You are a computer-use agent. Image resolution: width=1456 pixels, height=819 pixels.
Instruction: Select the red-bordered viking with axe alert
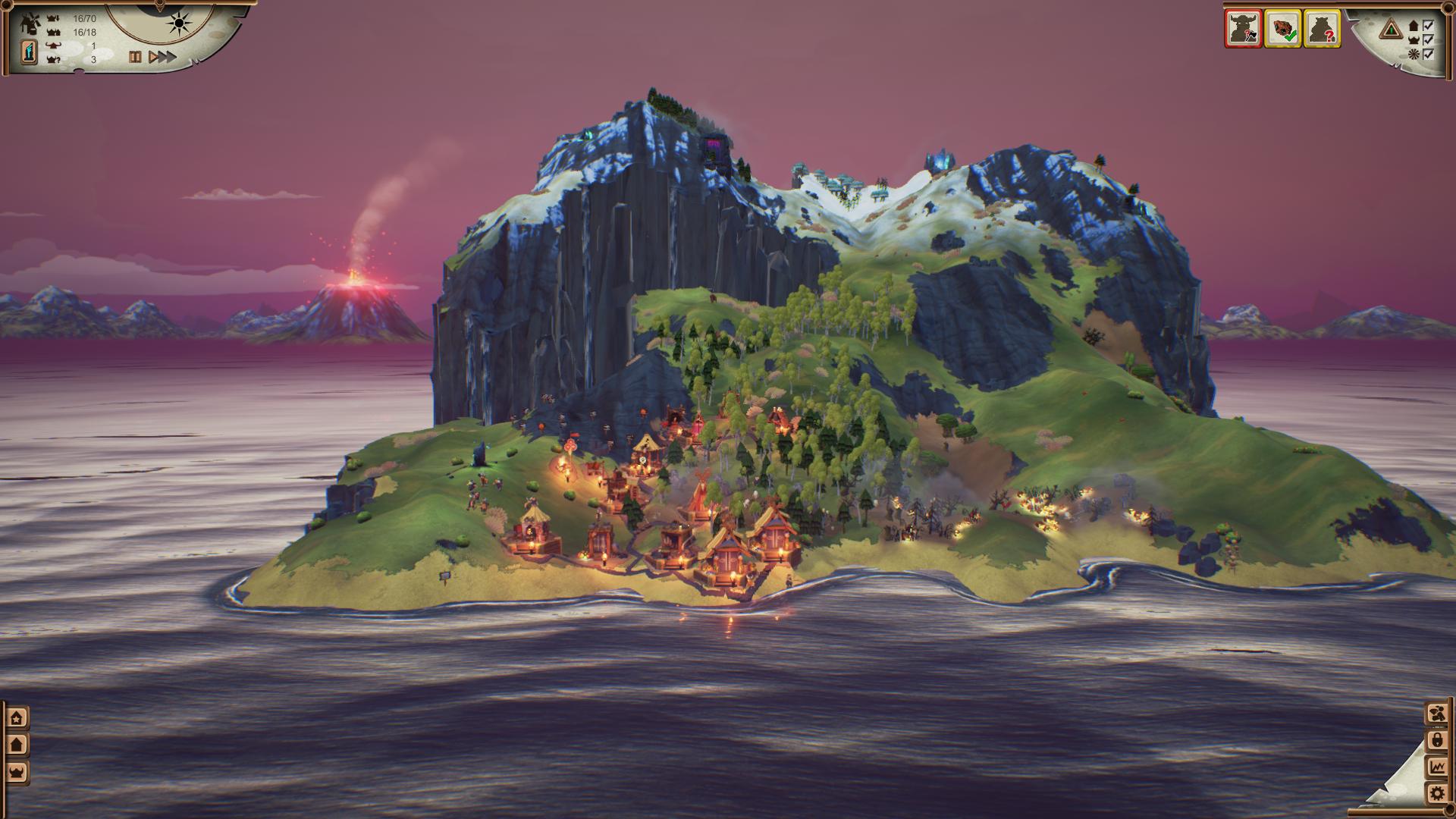[1243, 29]
